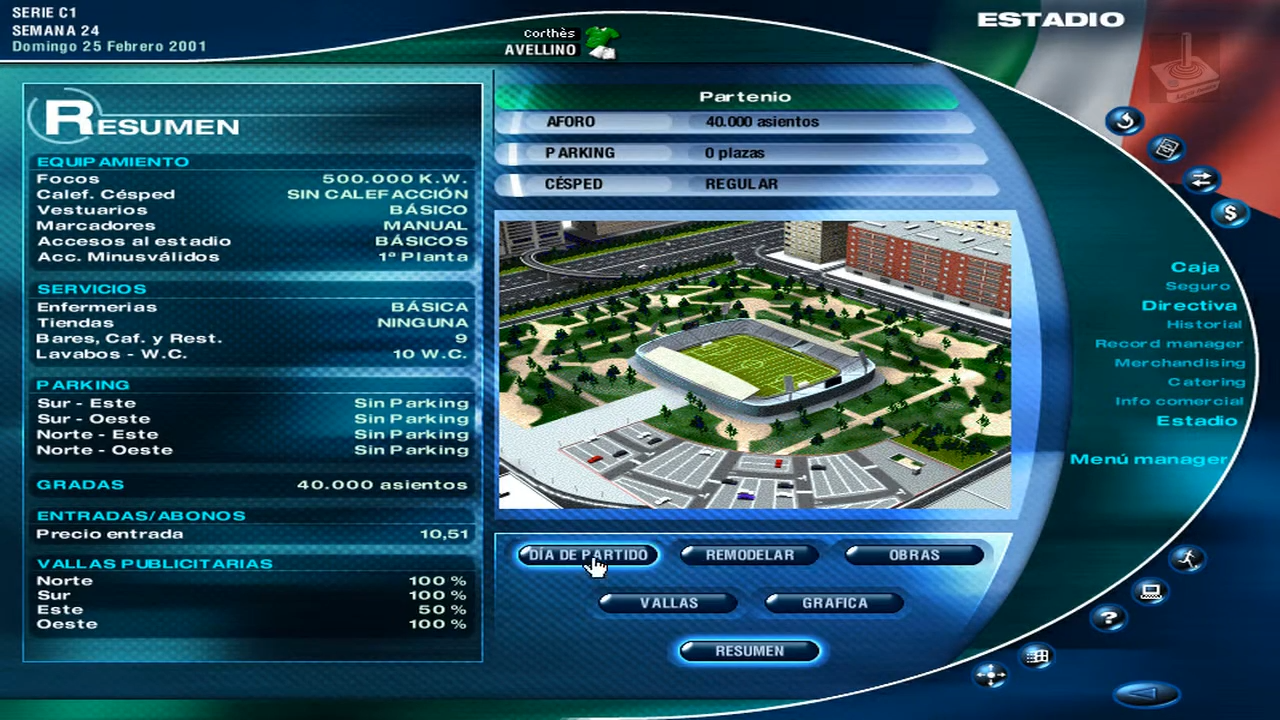Open help via the question mark icon
The height and width of the screenshot is (720, 1280).
(x=1109, y=619)
